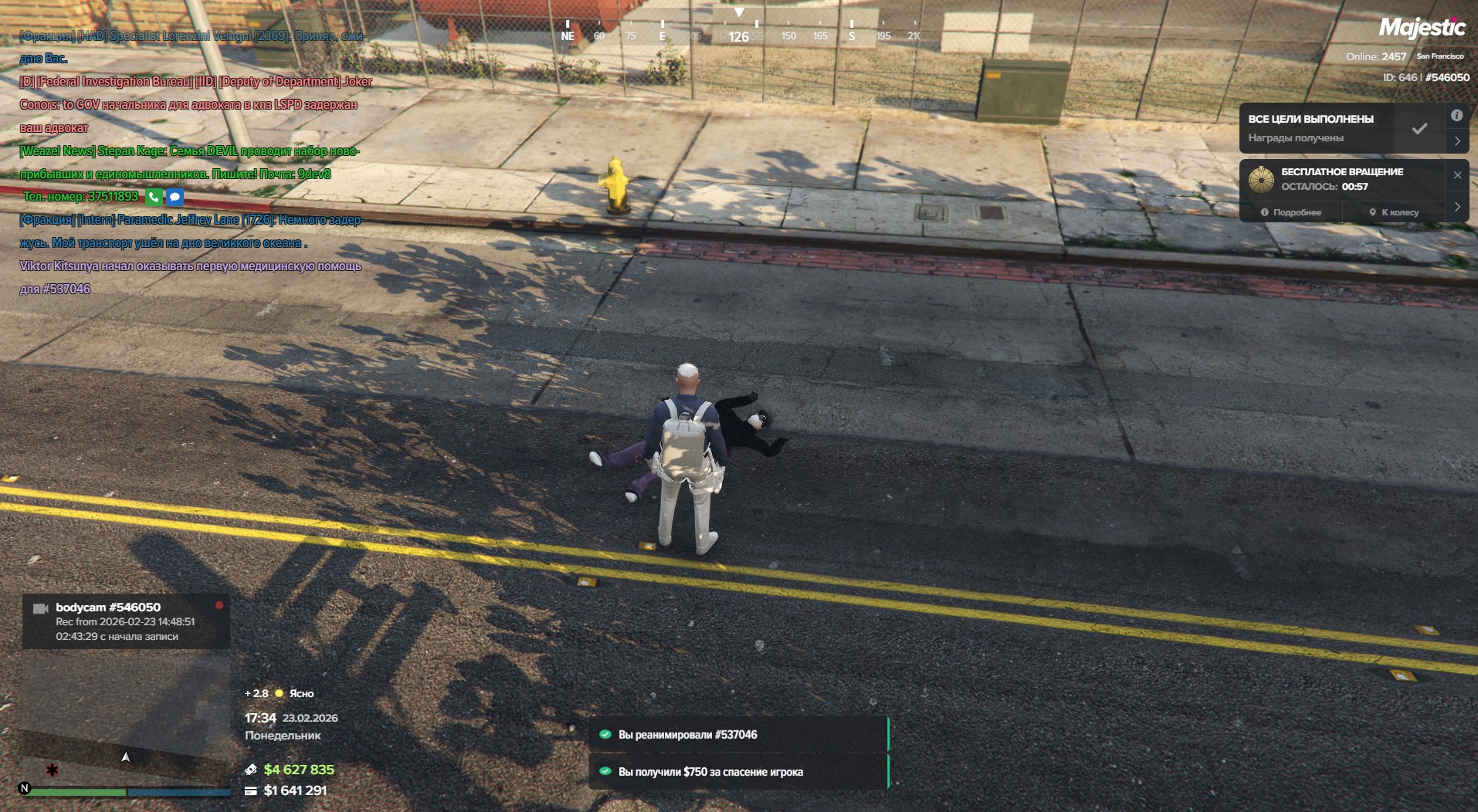
Task: Click the minimap in the corner
Action: point(126,714)
